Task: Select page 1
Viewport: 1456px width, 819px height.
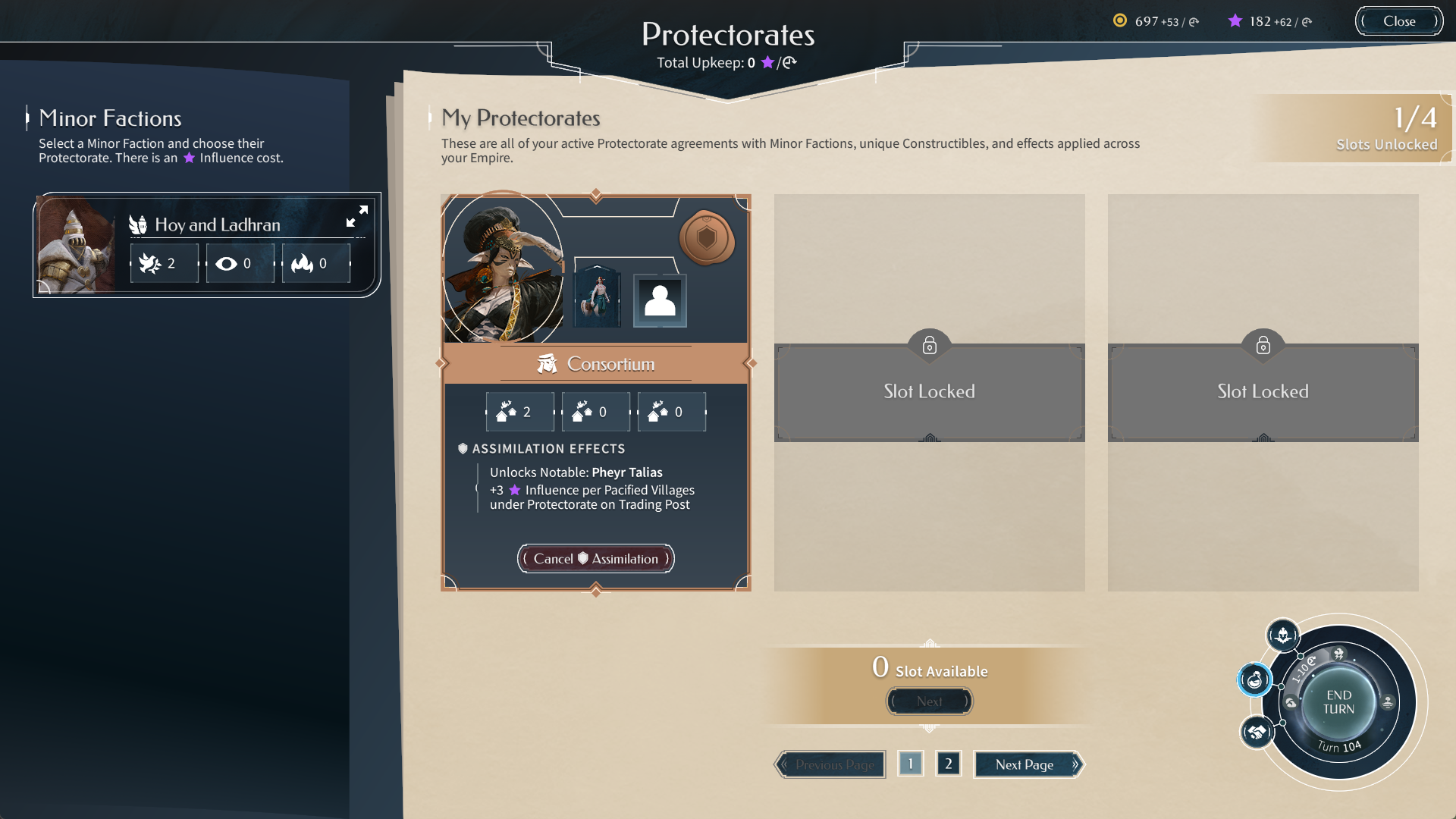Action: (910, 764)
